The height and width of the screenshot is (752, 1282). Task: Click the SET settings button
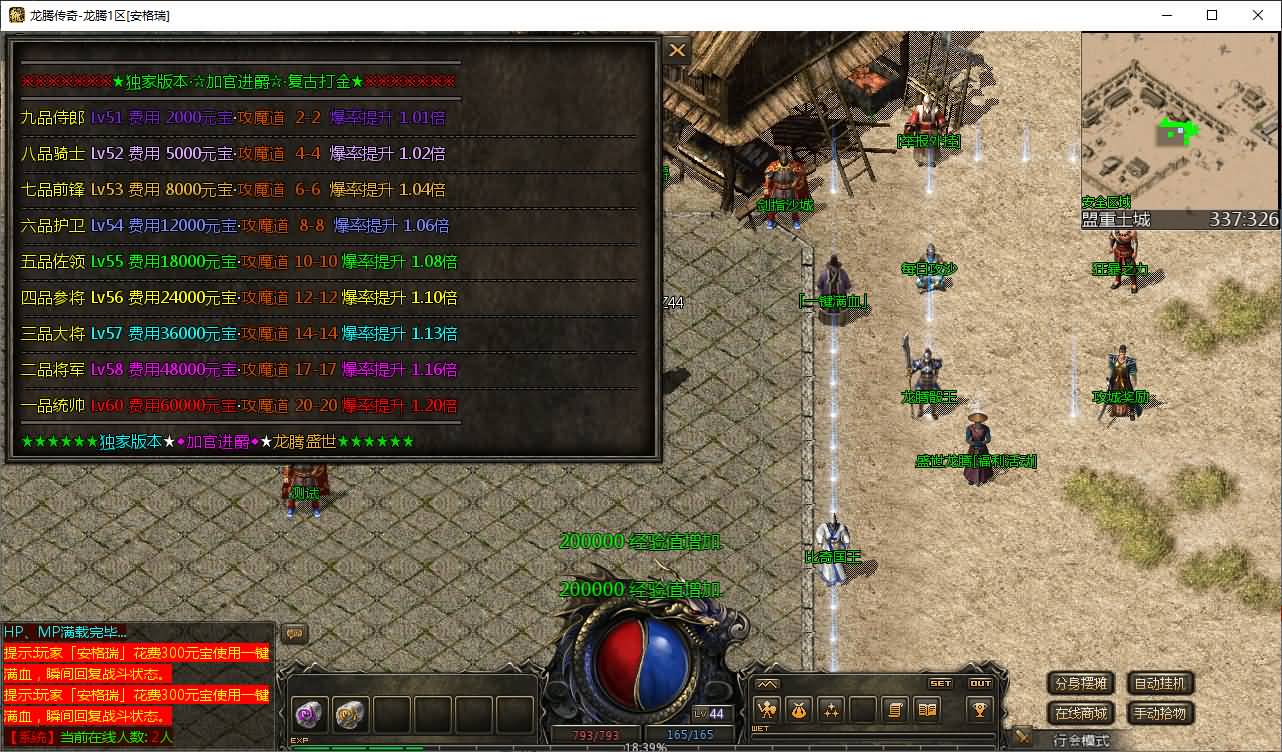tap(941, 684)
